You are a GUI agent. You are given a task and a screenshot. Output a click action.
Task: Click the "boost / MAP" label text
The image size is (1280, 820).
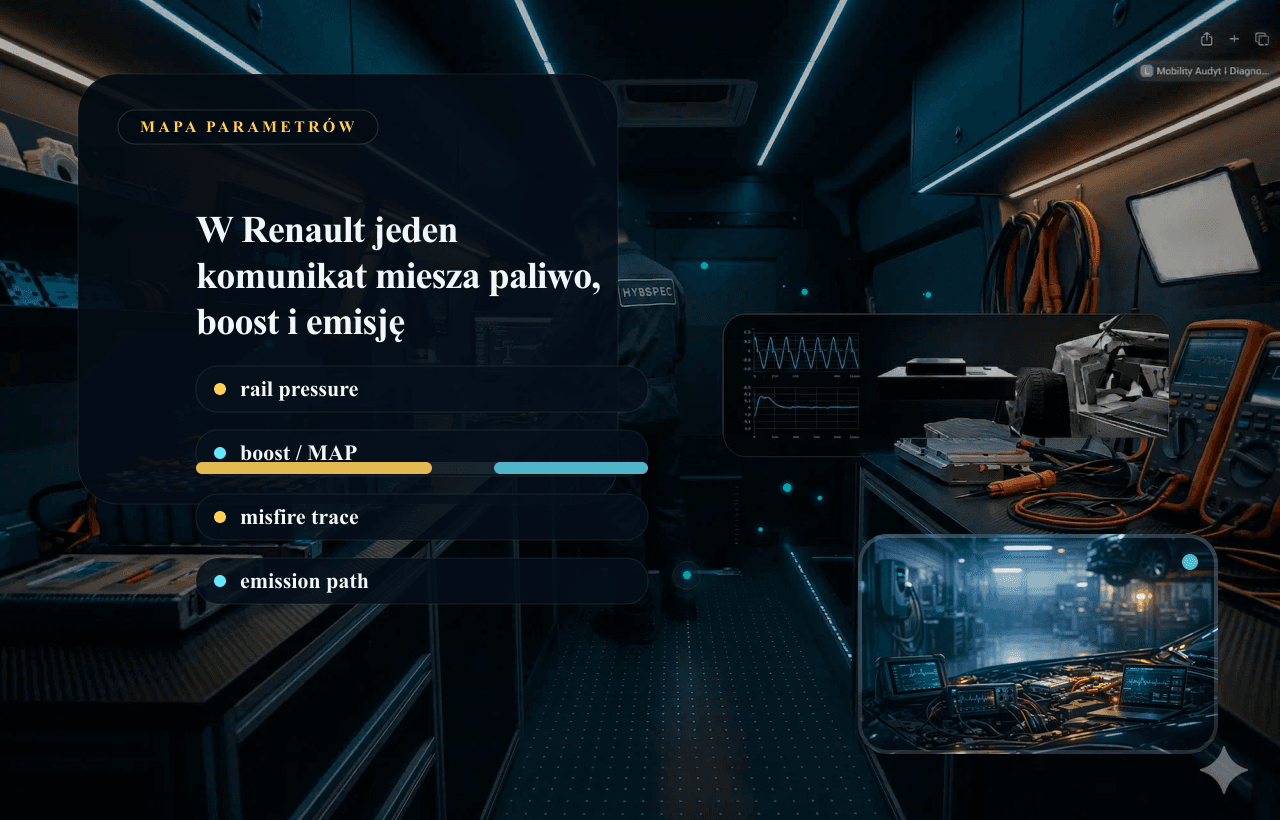(x=299, y=453)
